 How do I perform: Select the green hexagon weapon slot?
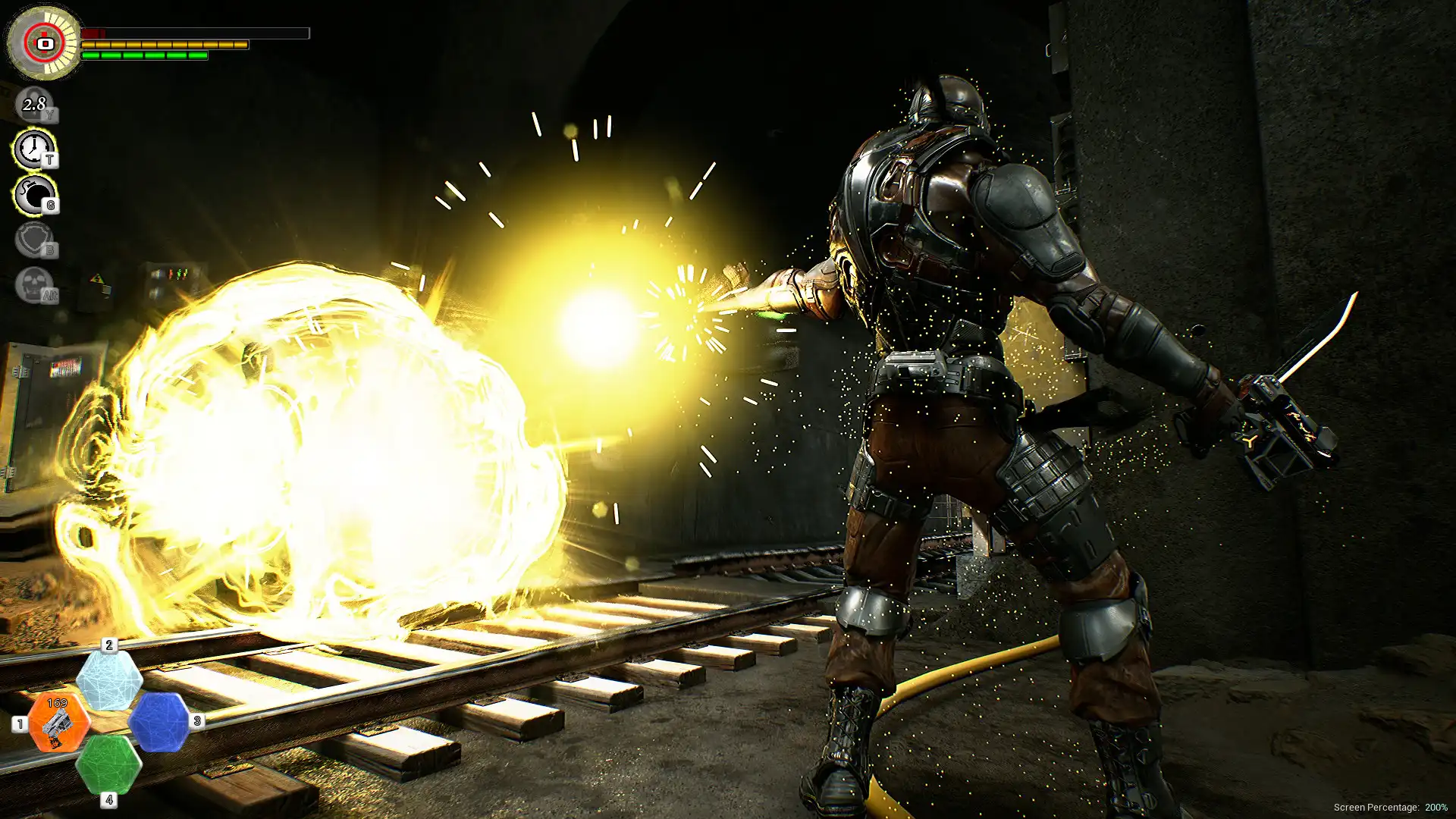click(x=108, y=764)
